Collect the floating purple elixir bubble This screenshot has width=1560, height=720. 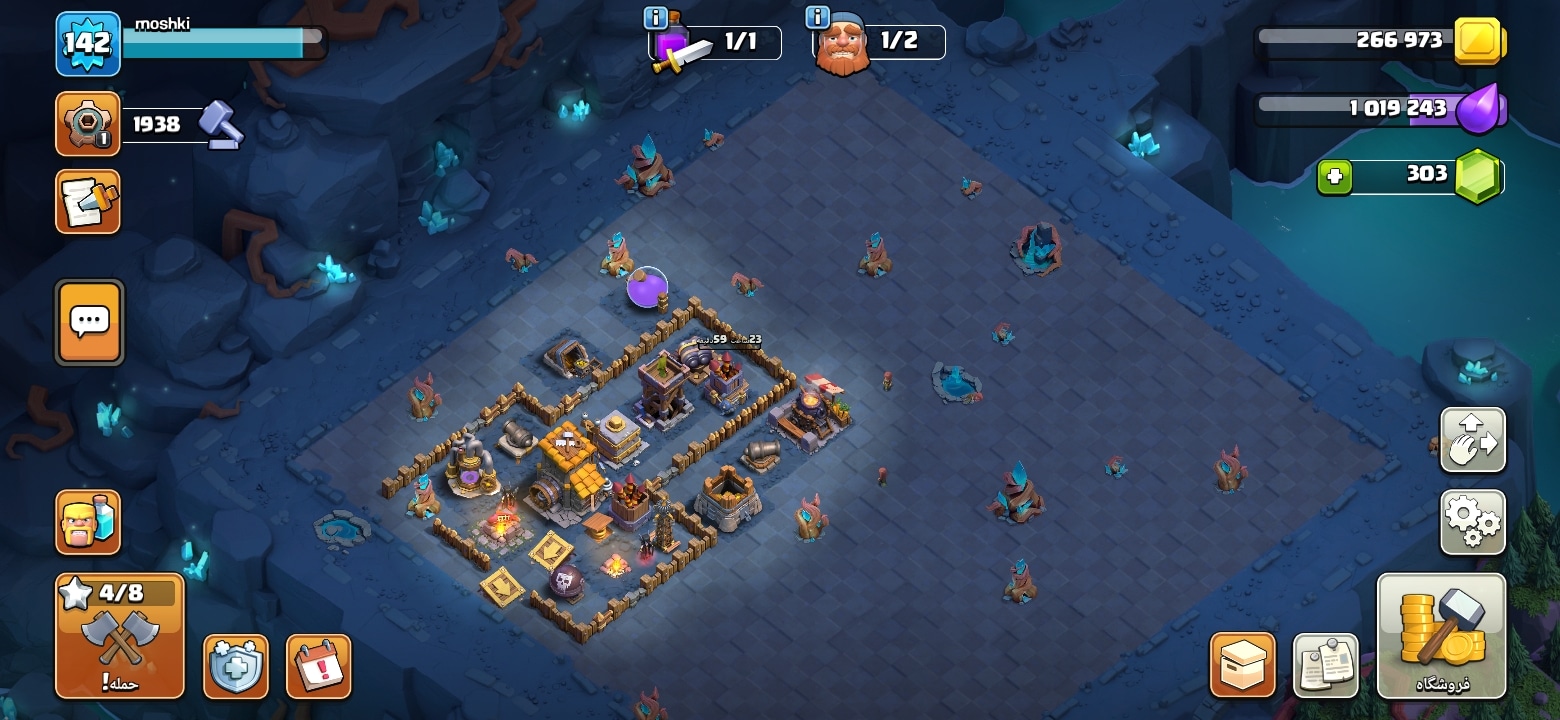coord(647,288)
